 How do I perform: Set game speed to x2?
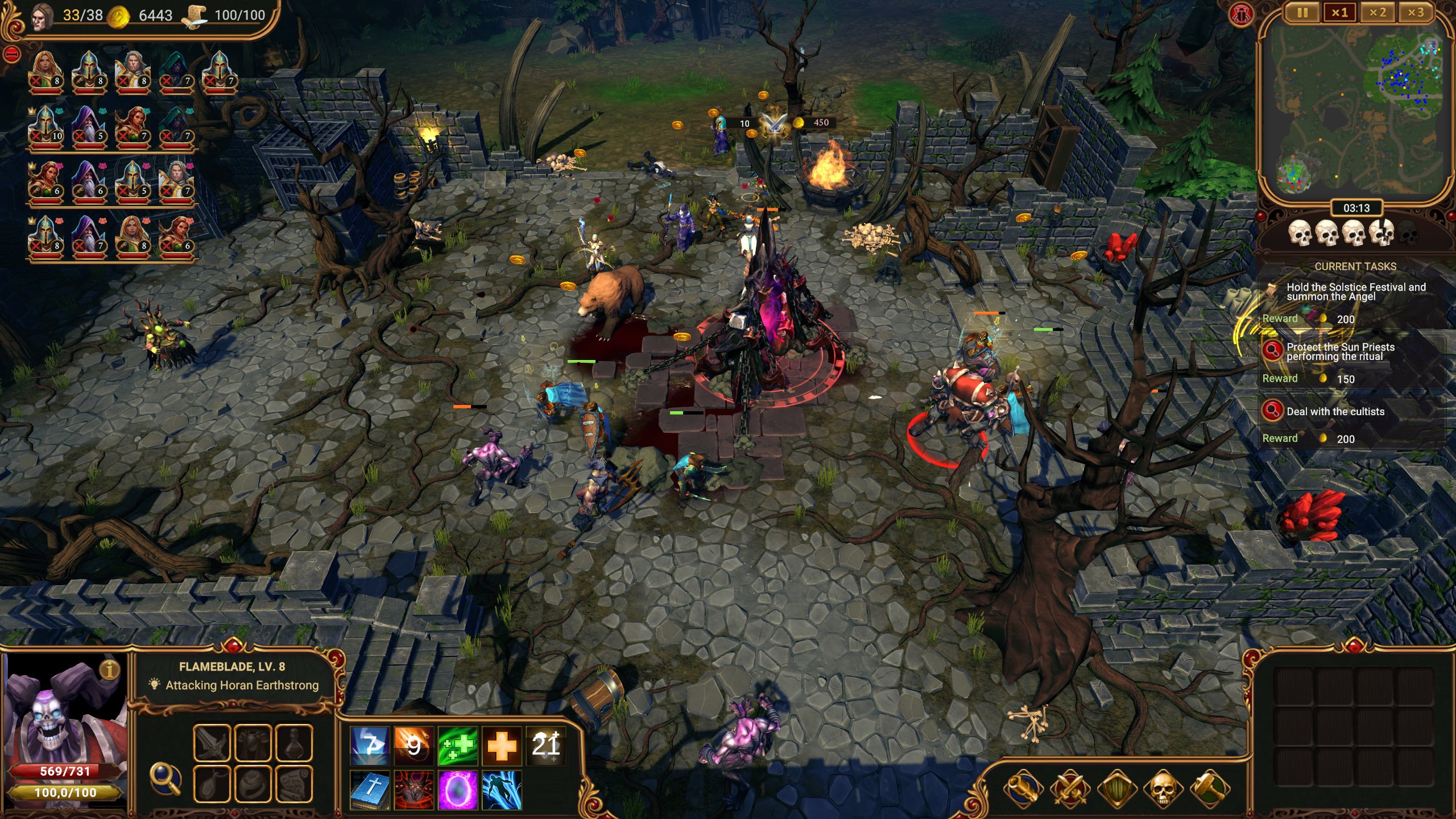[1378, 13]
